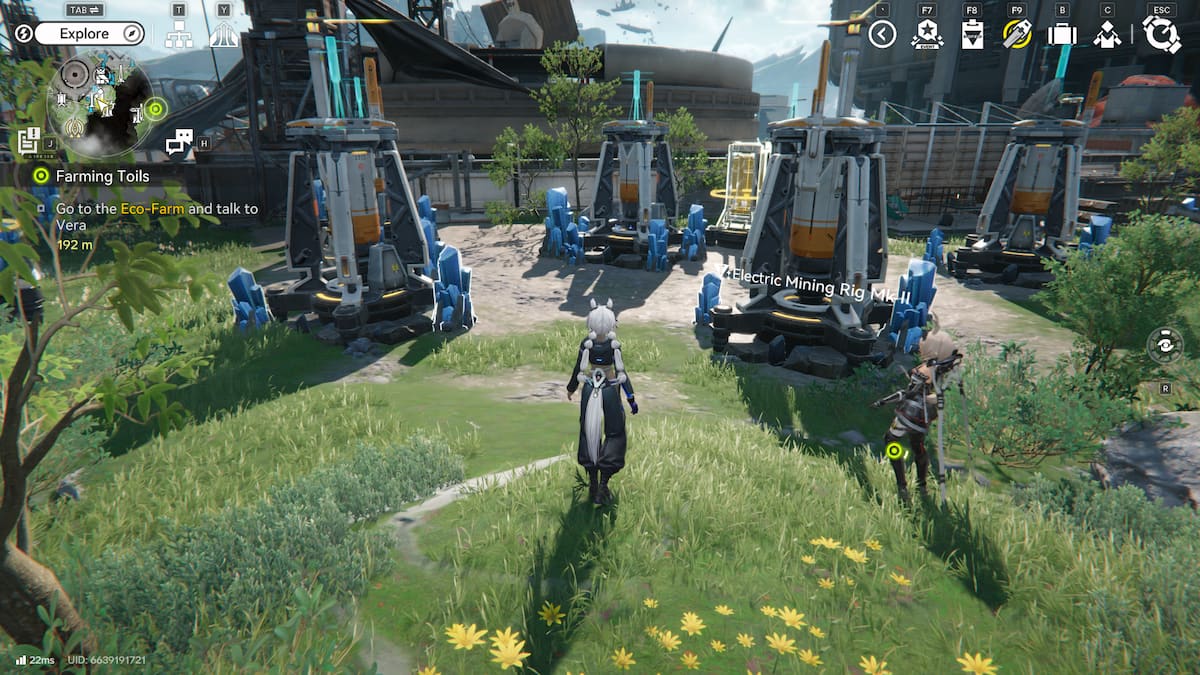
Task: Switch mode using the Explore selector
Action: pos(89,34)
